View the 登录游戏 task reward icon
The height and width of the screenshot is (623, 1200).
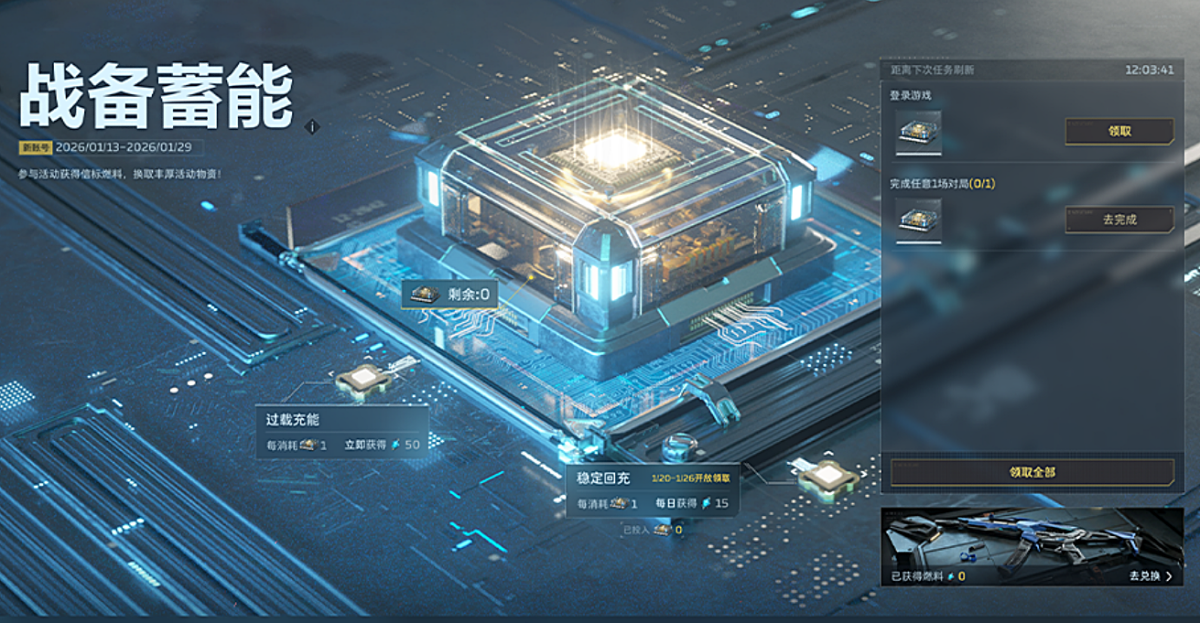[918, 133]
